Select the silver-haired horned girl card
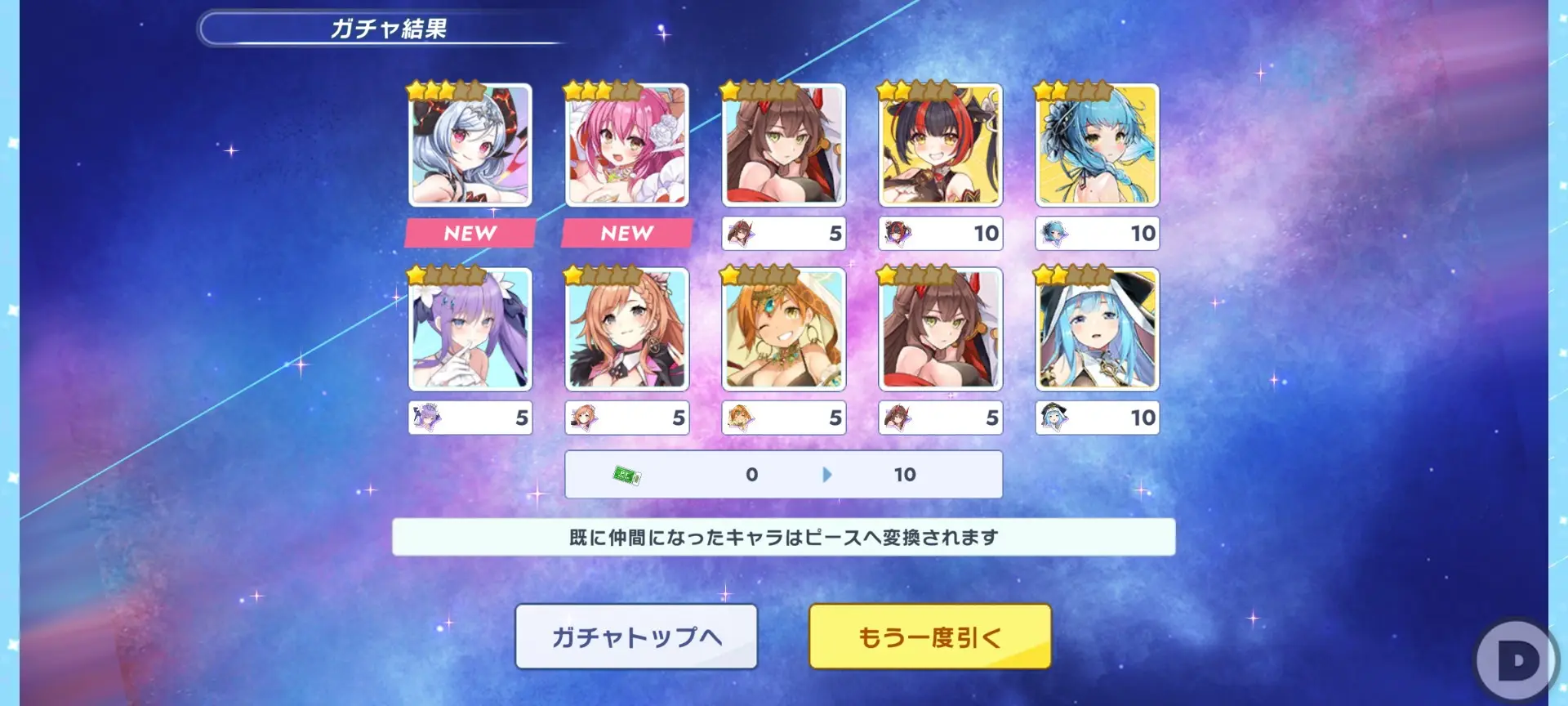 [x=470, y=145]
